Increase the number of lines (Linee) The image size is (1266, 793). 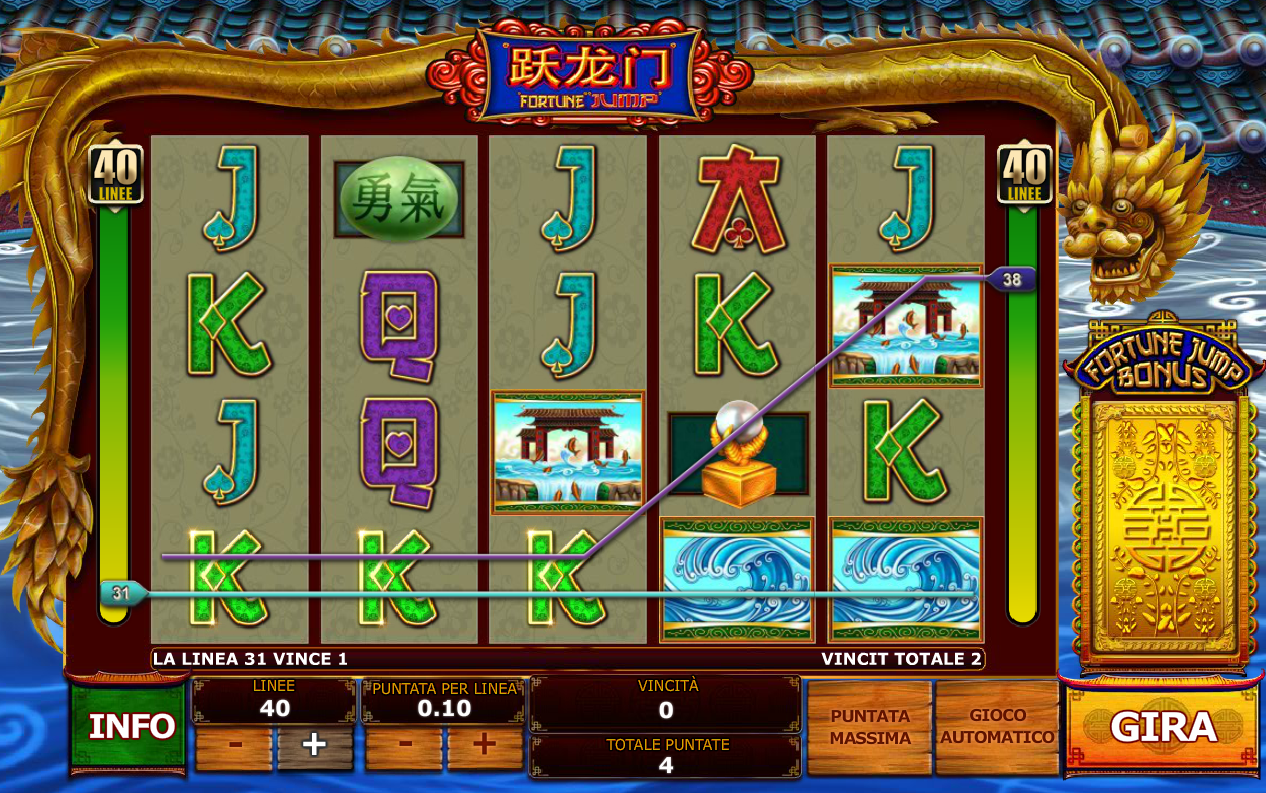315,746
